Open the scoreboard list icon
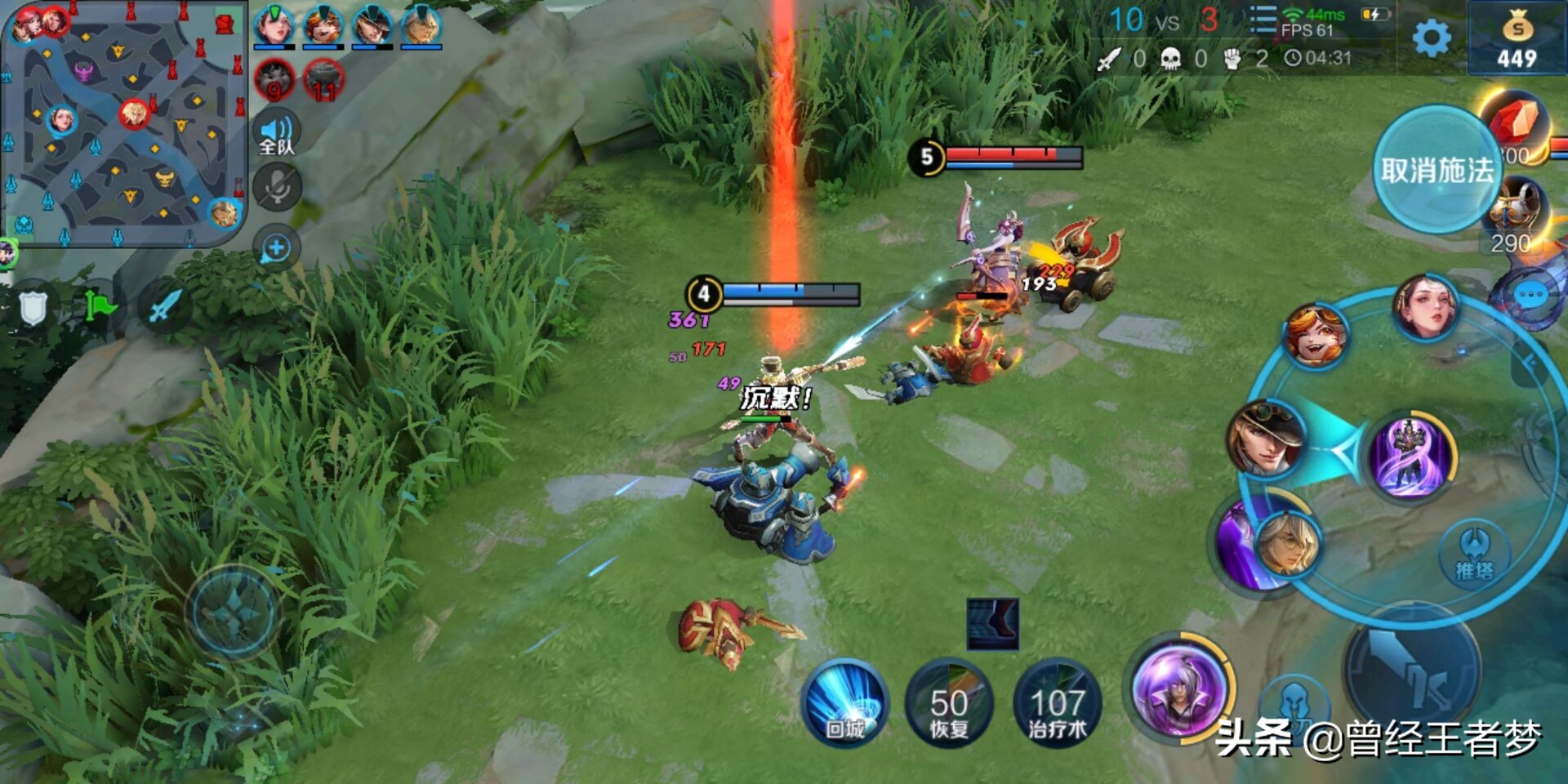The image size is (1568, 784). pyautogui.click(x=1263, y=20)
